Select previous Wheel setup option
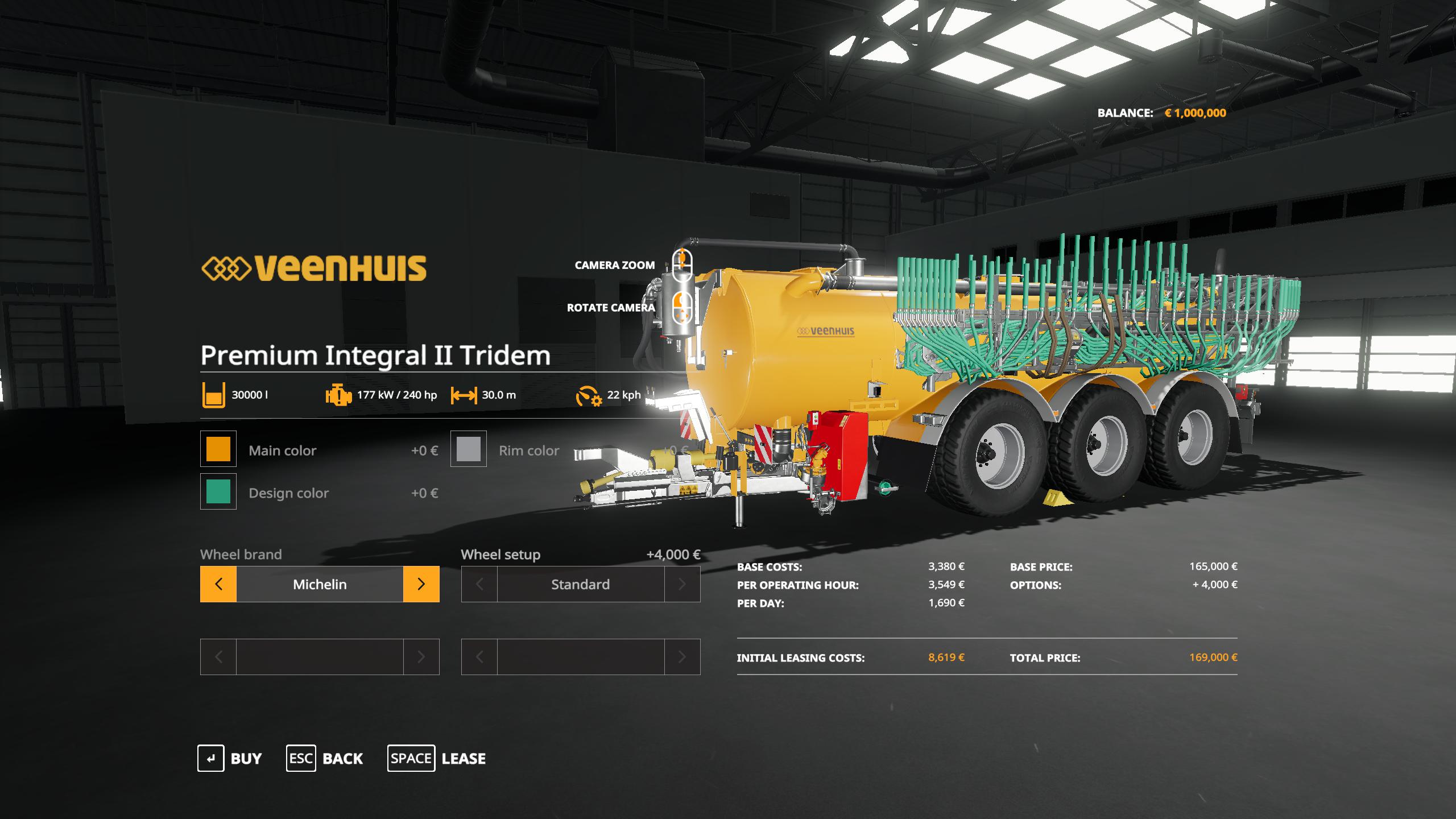Screen dimensions: 1456x819 [x=479, y=584]
